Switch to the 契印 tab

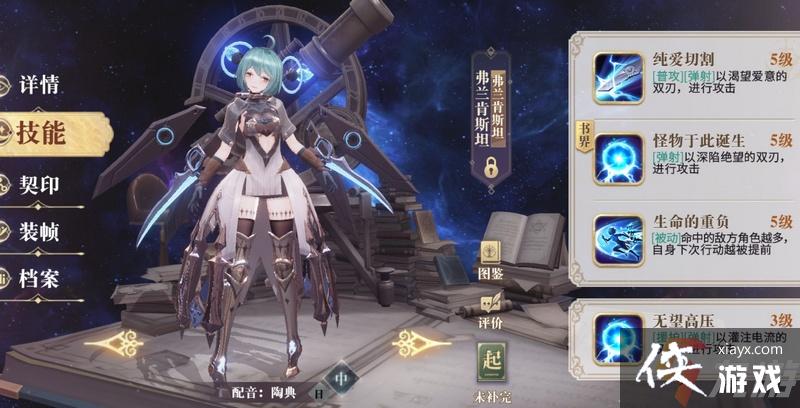40,185
